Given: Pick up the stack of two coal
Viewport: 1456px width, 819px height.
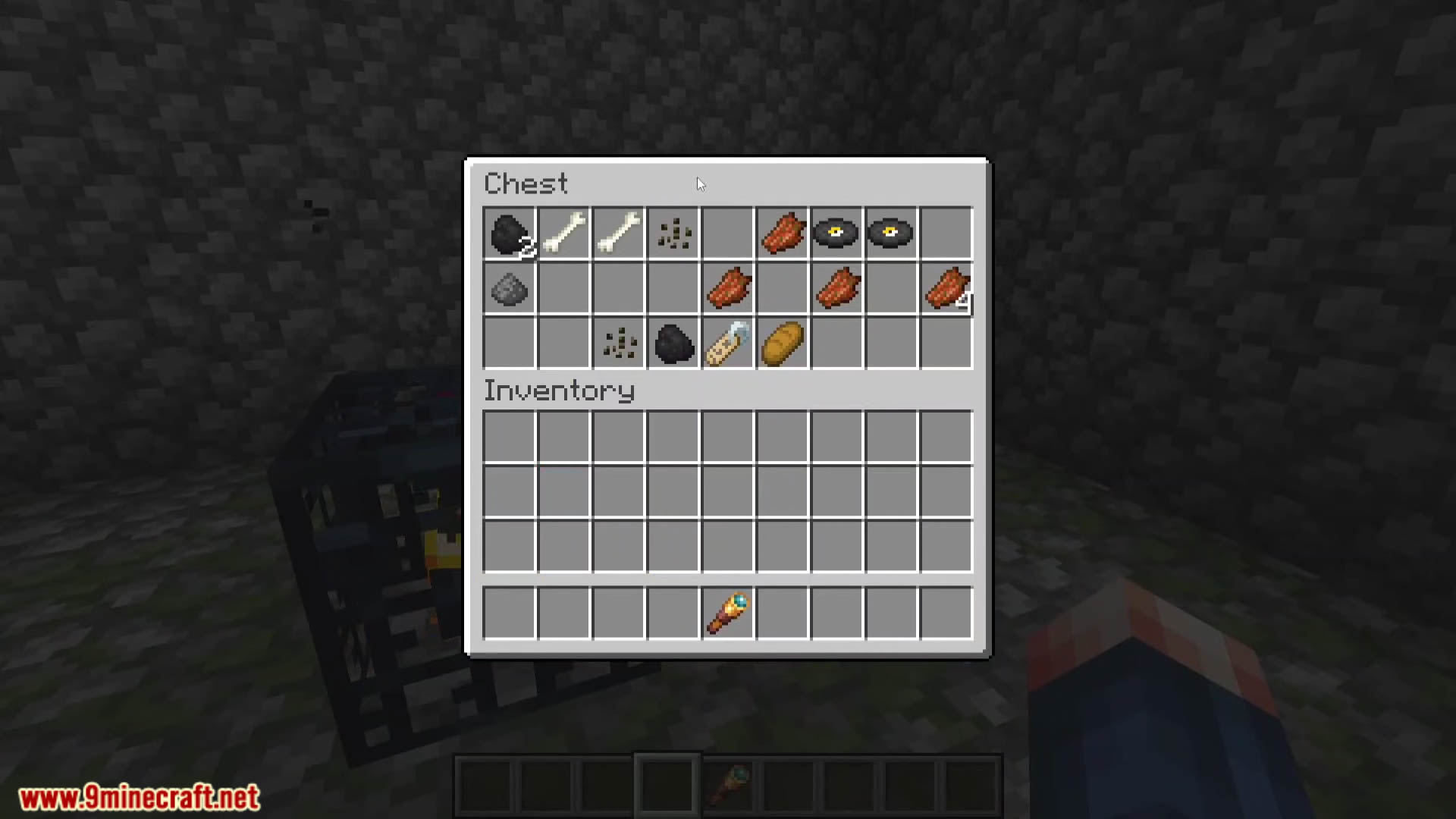Looking at the screenshot, I should 509,234.
